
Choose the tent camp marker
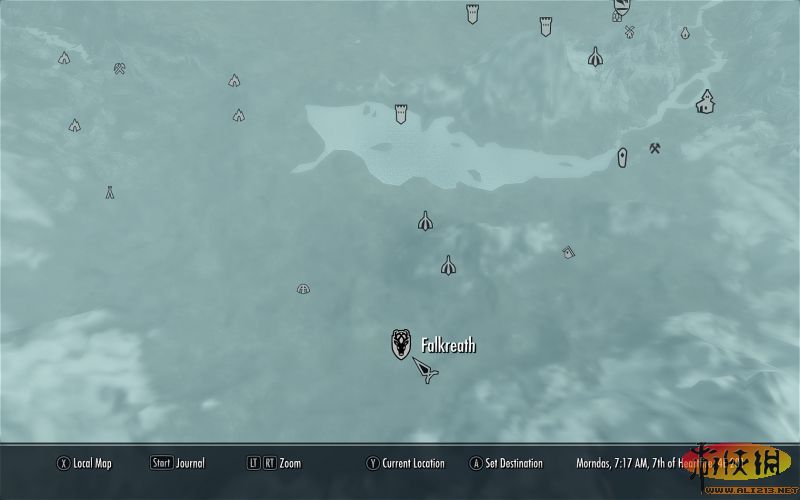click(110, 193)
